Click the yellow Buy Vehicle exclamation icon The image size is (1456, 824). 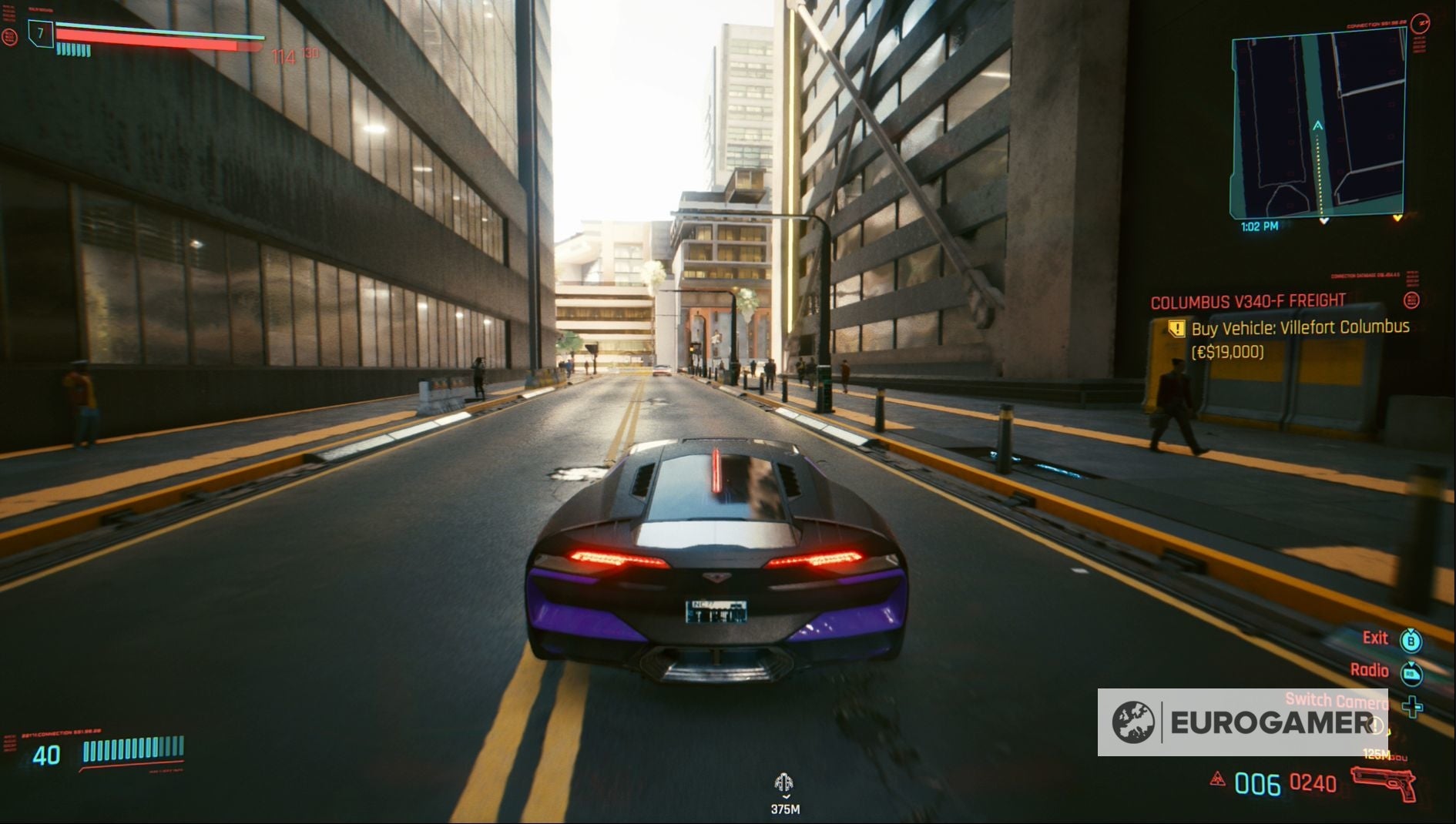pos(1176,327)
